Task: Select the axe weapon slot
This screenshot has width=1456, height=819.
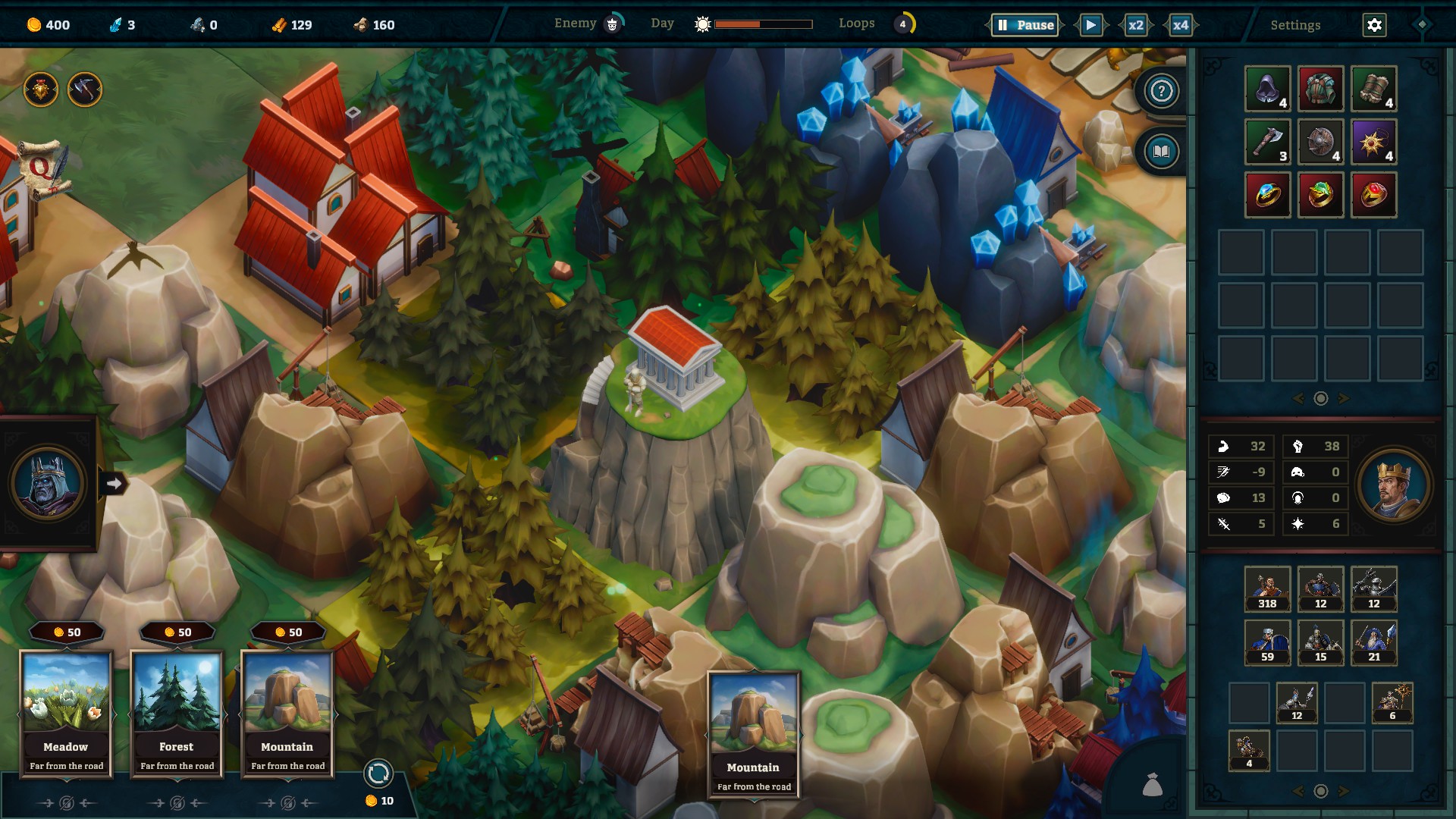Action: pyautogui.click(x=1267, y=142)
